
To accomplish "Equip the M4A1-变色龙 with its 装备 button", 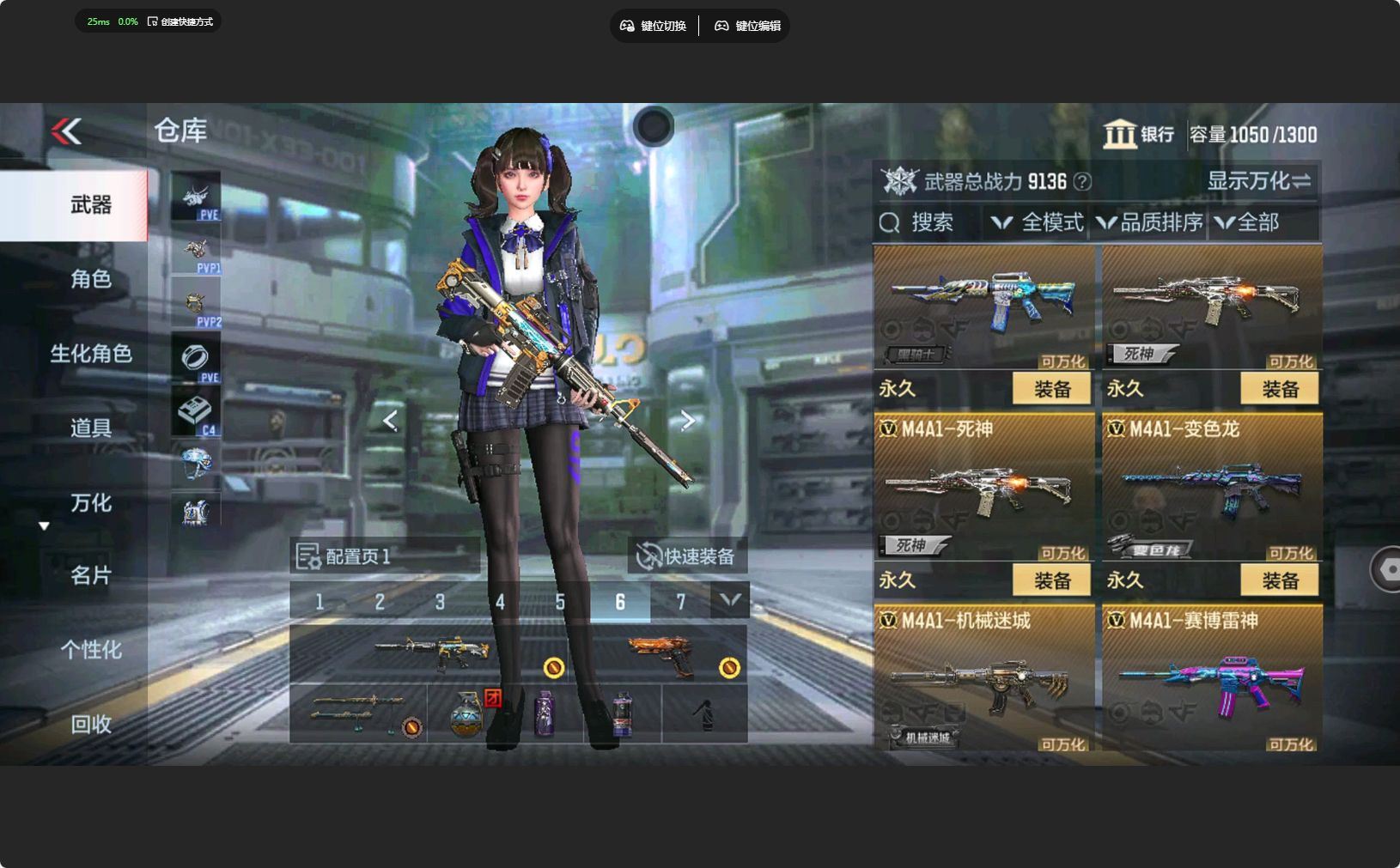I will (x=1280, y=580).
